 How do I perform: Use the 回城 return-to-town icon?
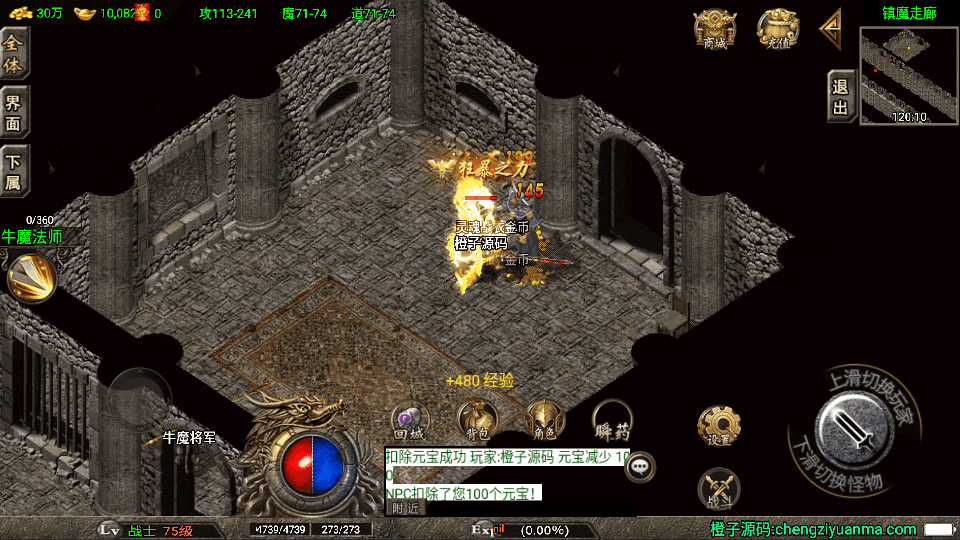point(408,420)
